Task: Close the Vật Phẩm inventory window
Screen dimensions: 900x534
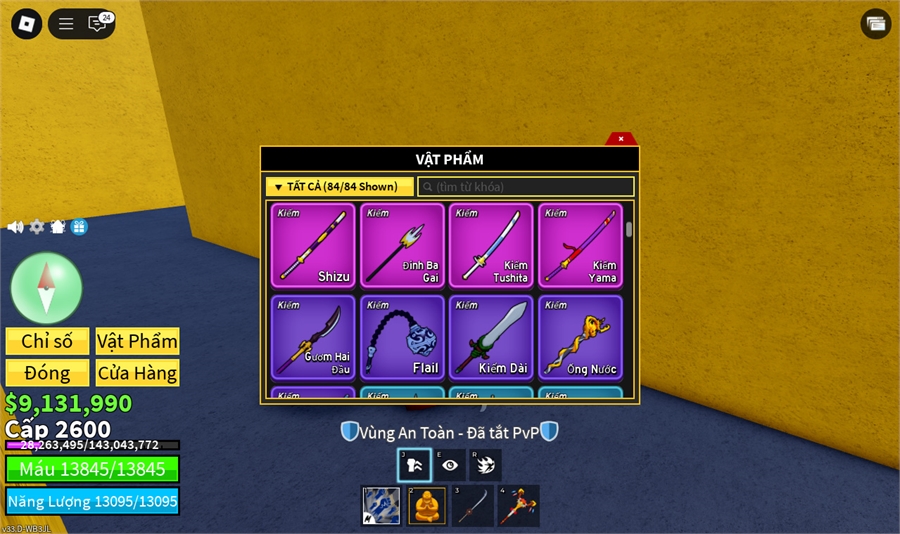Action: coord(621,139)
